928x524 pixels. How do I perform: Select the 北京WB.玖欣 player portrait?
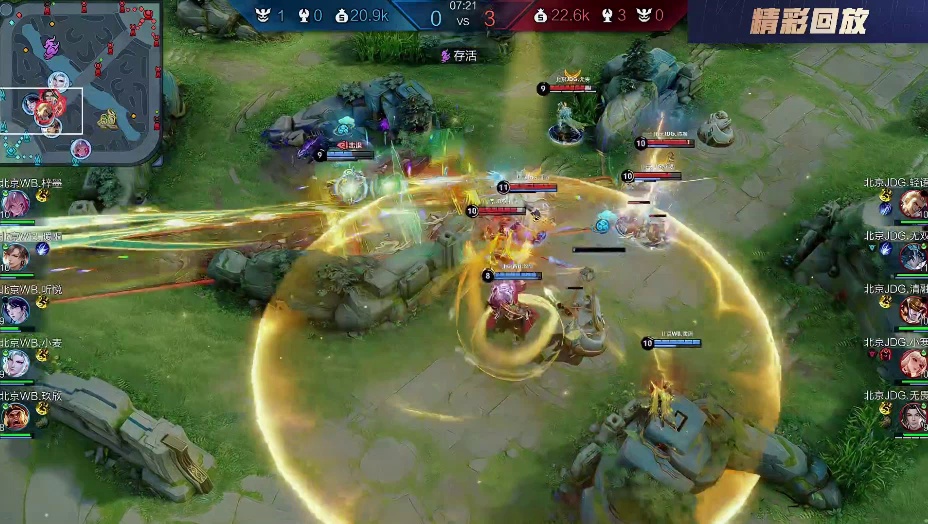tap(16, 416)
